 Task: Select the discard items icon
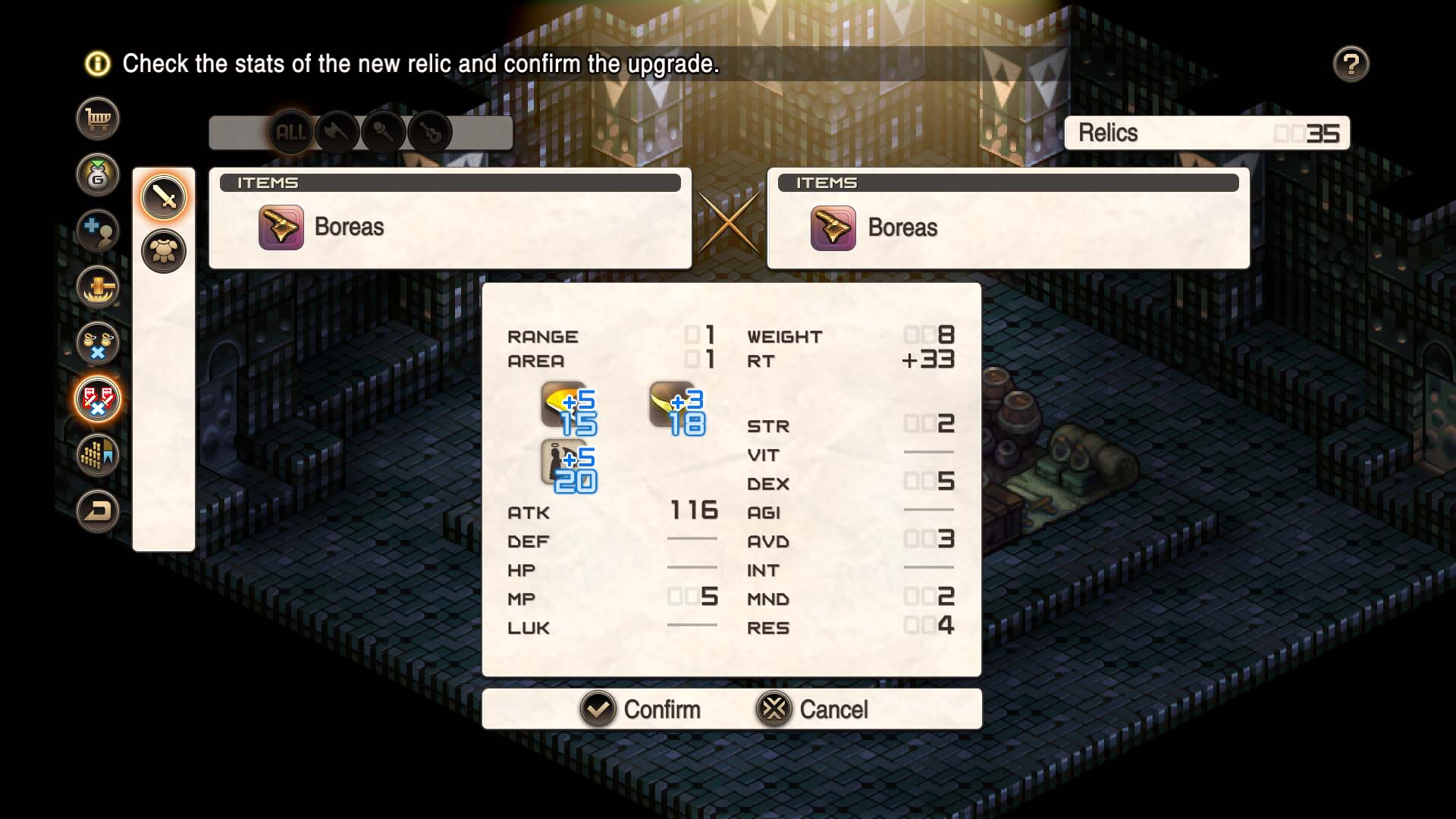tap(97, 343)
